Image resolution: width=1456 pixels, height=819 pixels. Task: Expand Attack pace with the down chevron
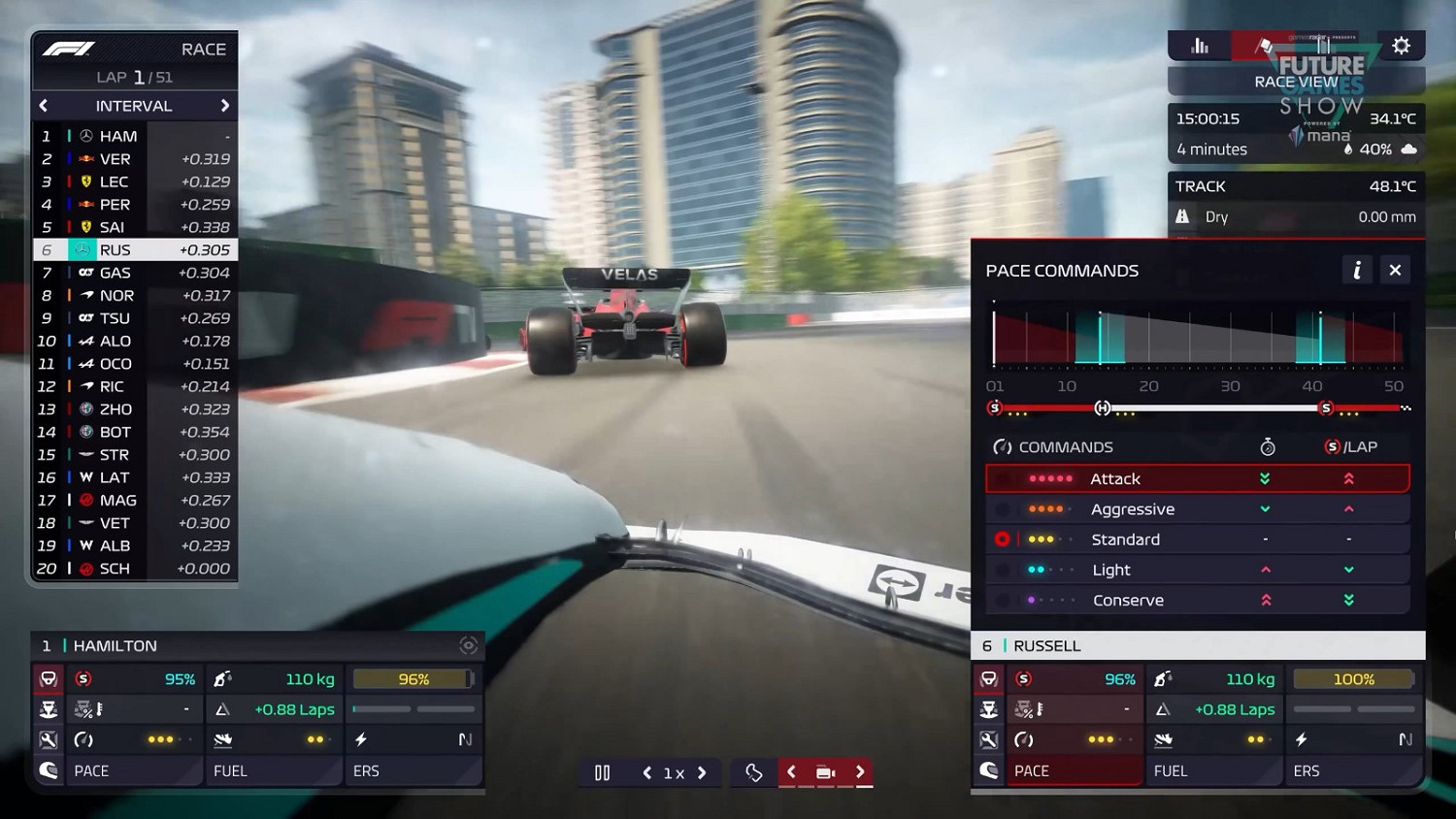pos(1264,477)
